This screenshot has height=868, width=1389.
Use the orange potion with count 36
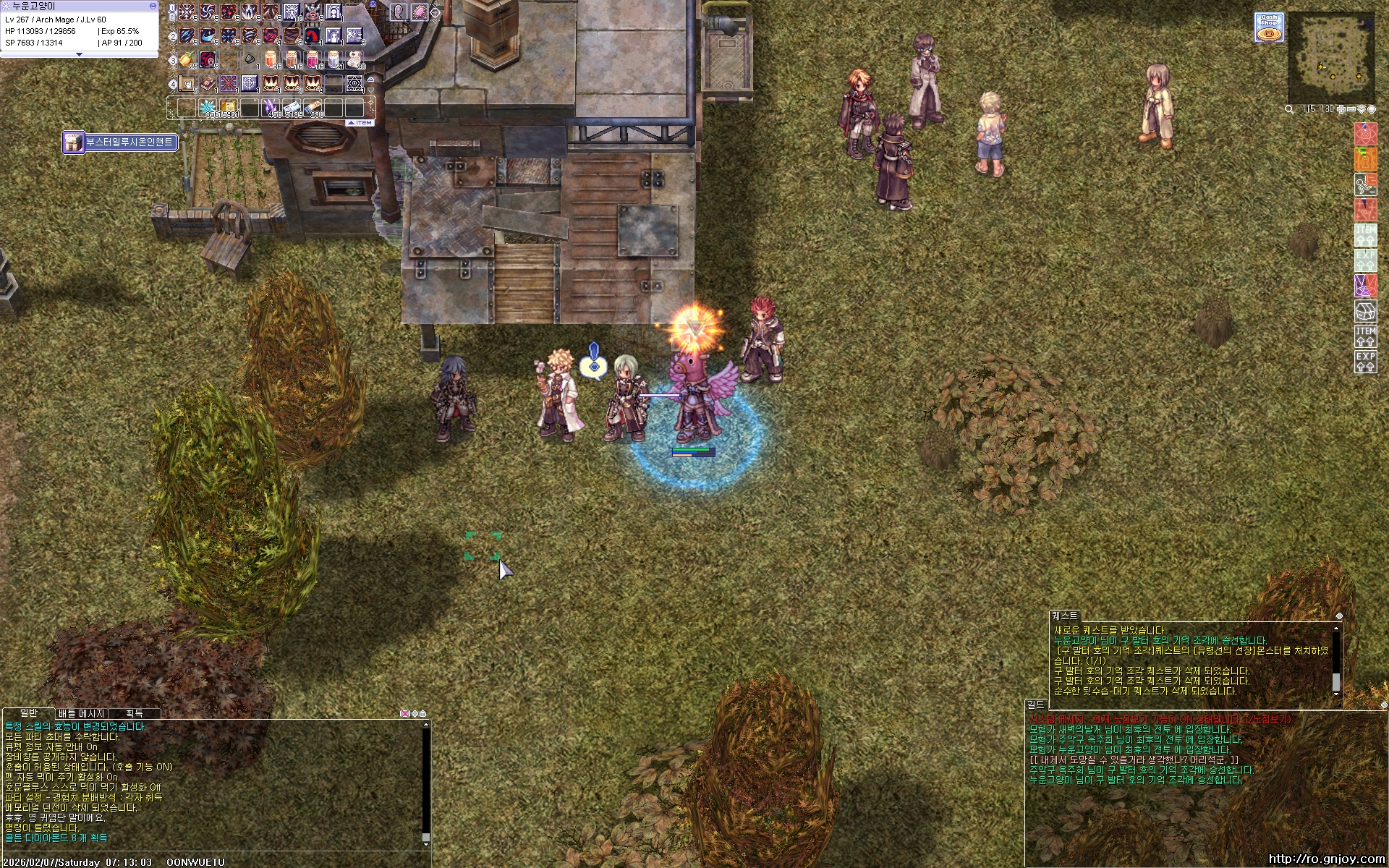(271, 59)
